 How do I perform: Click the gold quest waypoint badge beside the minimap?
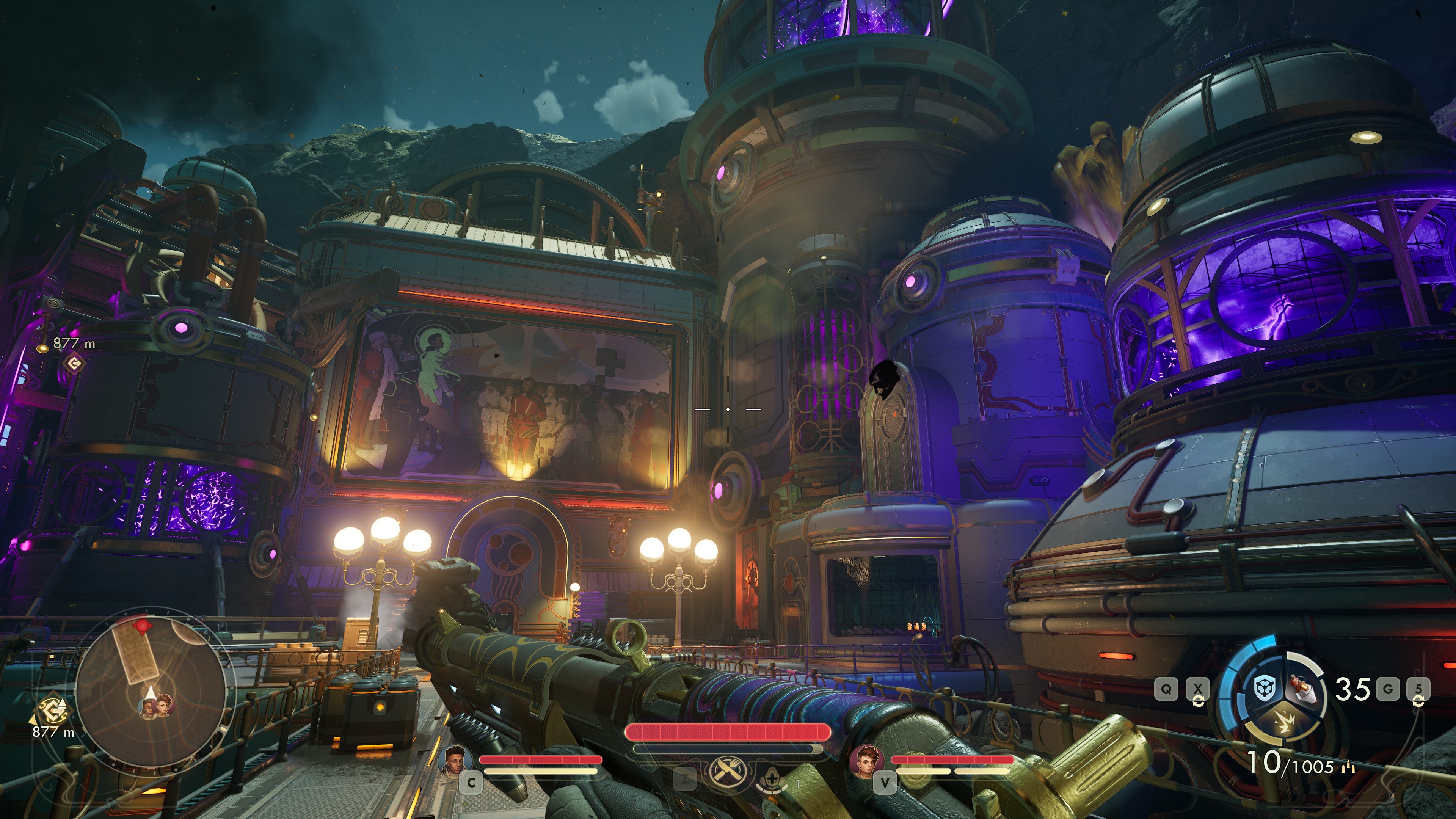tap(53, 709)
